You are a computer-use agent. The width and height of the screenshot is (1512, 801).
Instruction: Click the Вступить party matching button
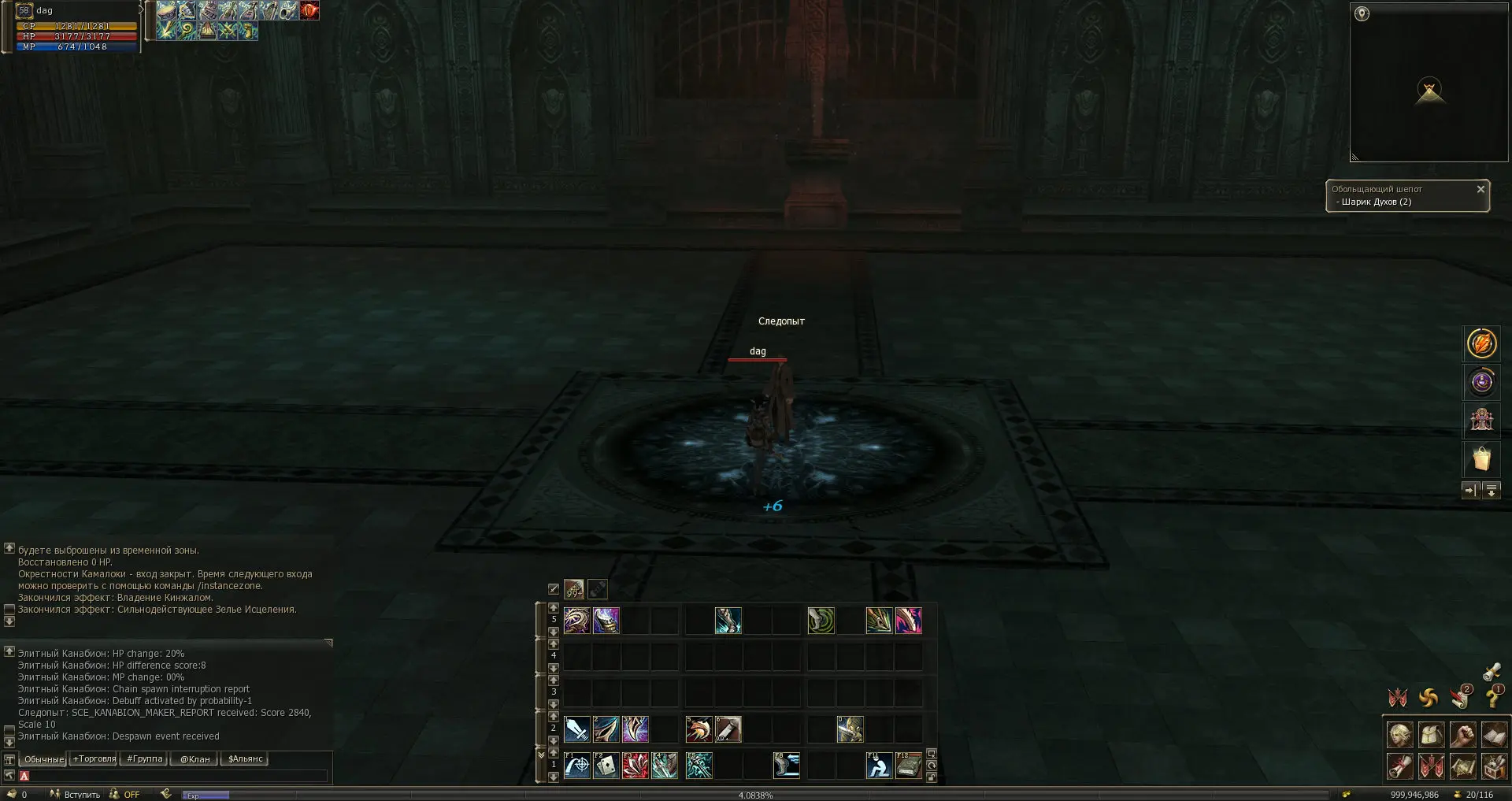(76, 795)
